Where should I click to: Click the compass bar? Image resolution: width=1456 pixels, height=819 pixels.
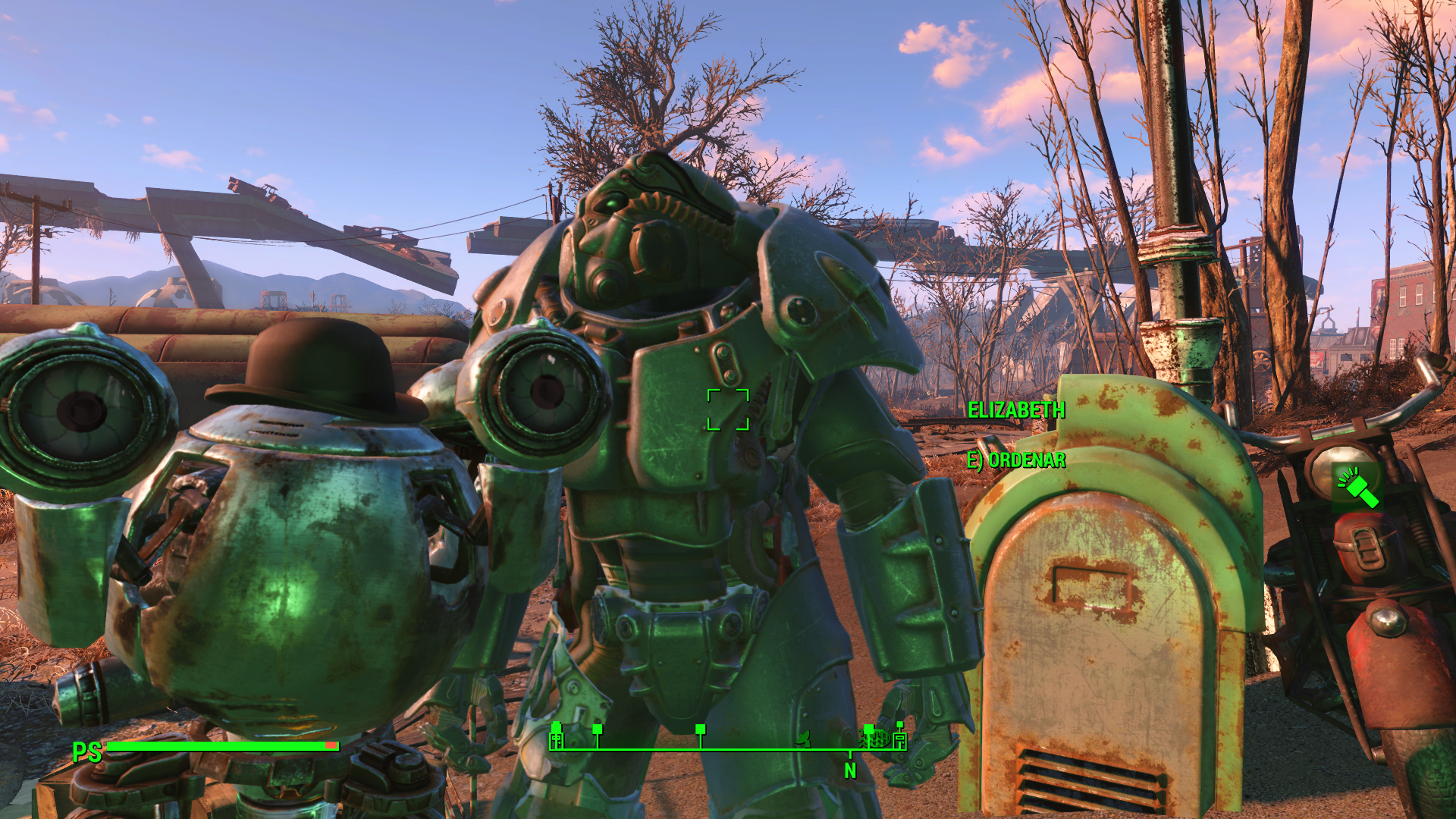pos(728,748)
